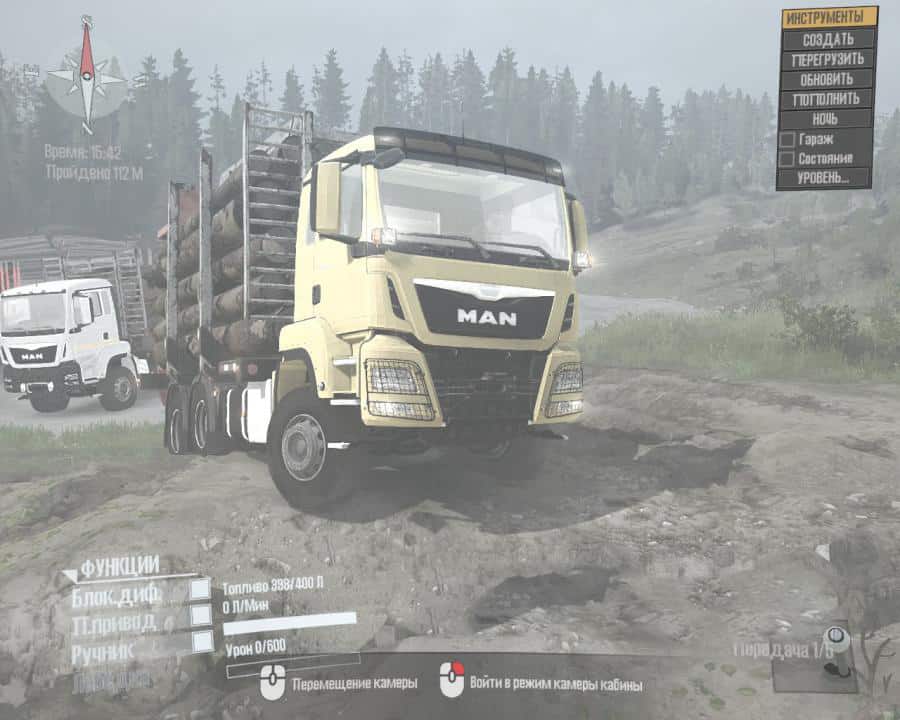Screen dimensions: 900x720
Task: Enable the Состояние checkbox
Action: click(x=787, y=158)
